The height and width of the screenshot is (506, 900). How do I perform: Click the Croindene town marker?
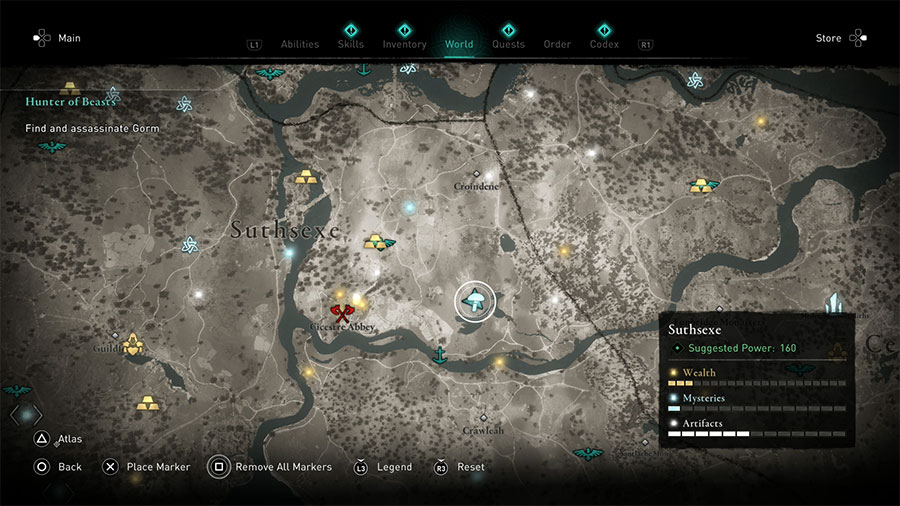point(477,174)
